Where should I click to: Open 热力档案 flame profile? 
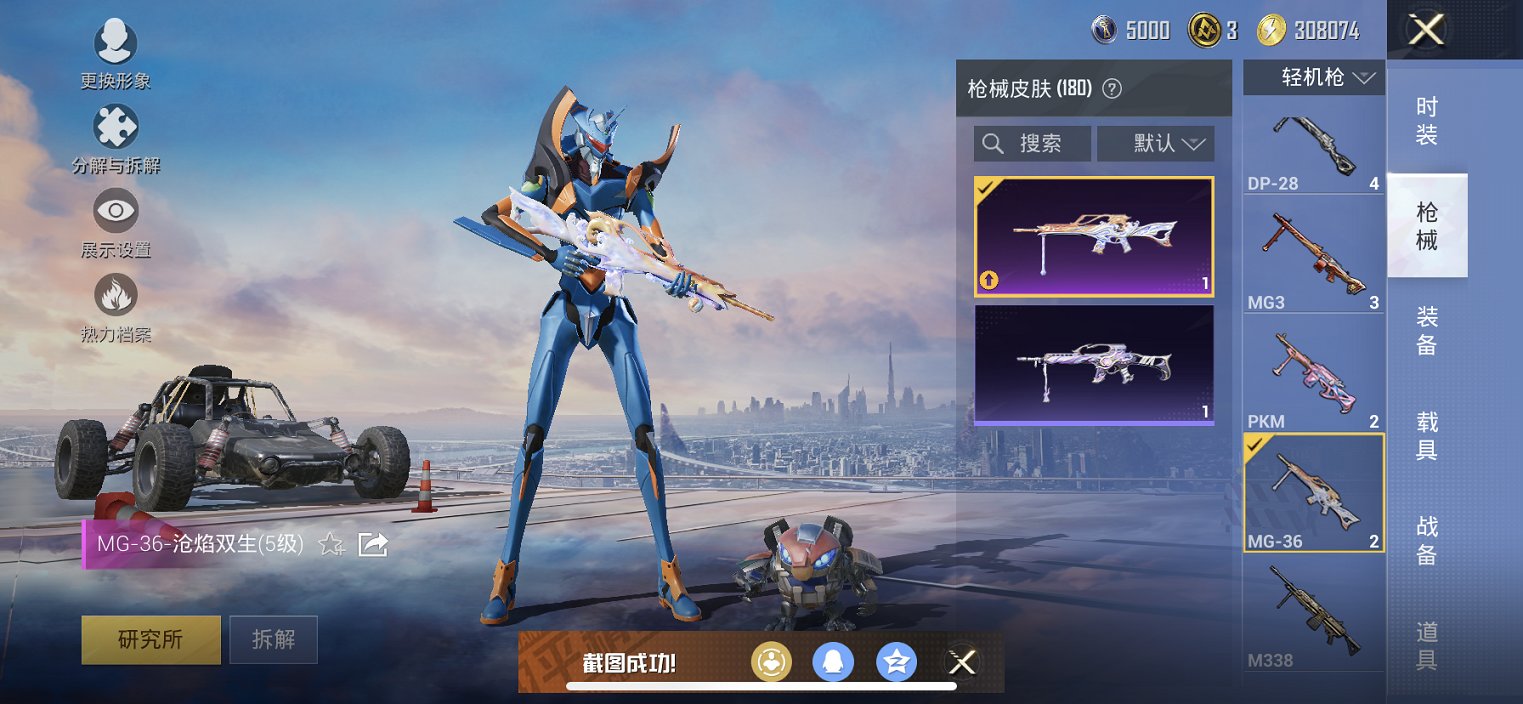pos(115,297)
